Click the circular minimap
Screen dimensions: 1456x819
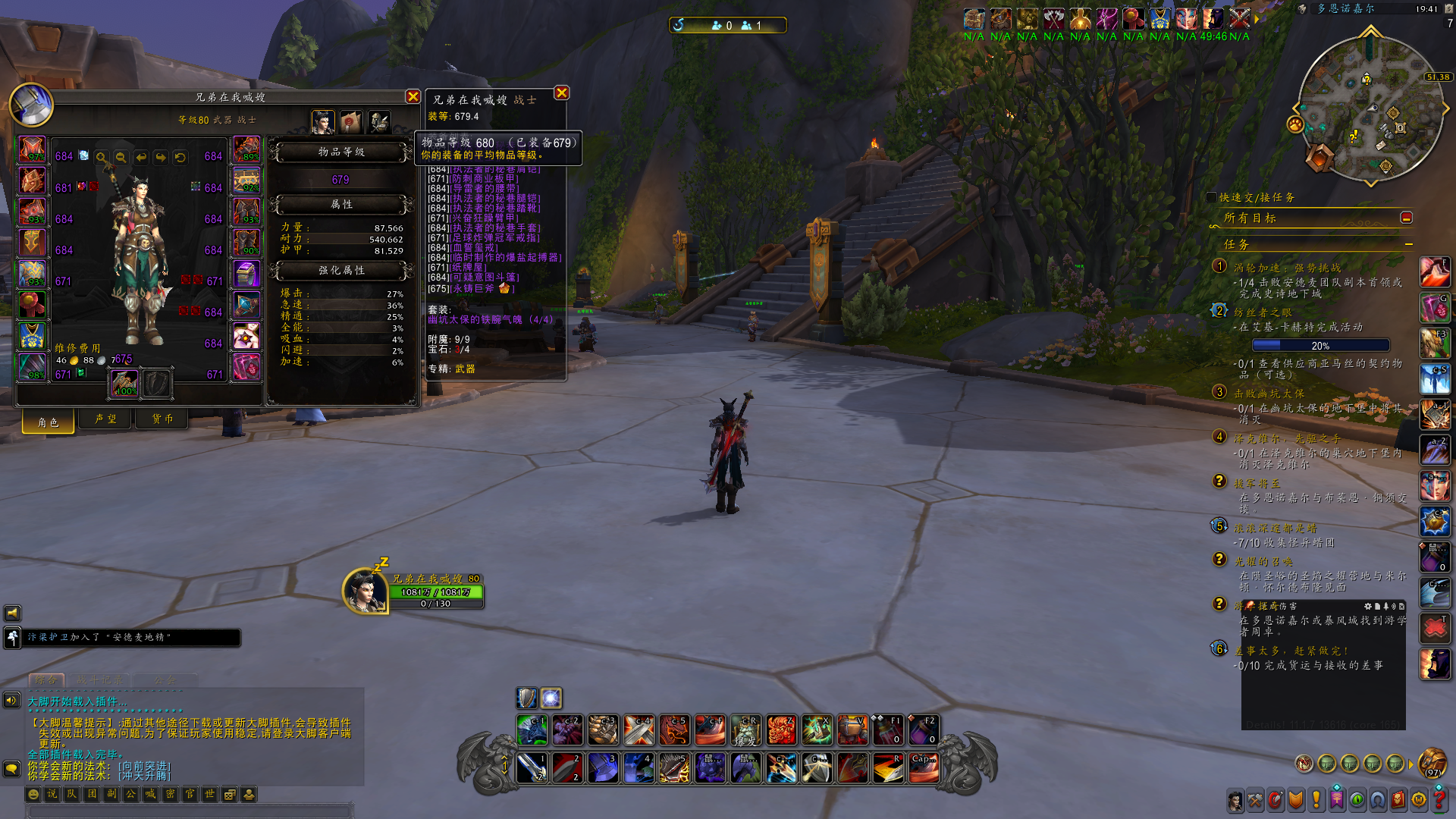(1371, 110)
